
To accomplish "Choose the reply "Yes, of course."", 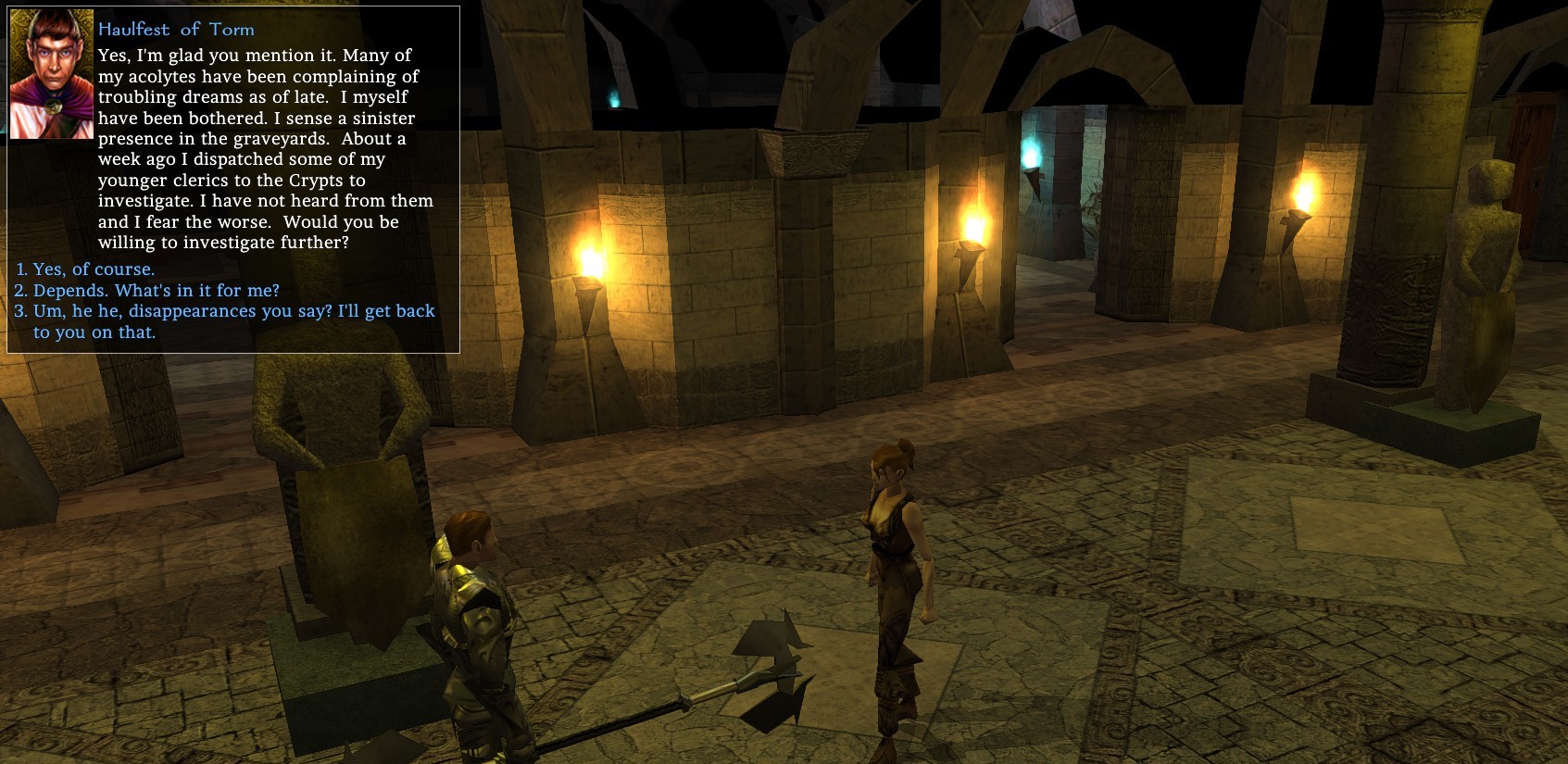I will coord(94,269).
